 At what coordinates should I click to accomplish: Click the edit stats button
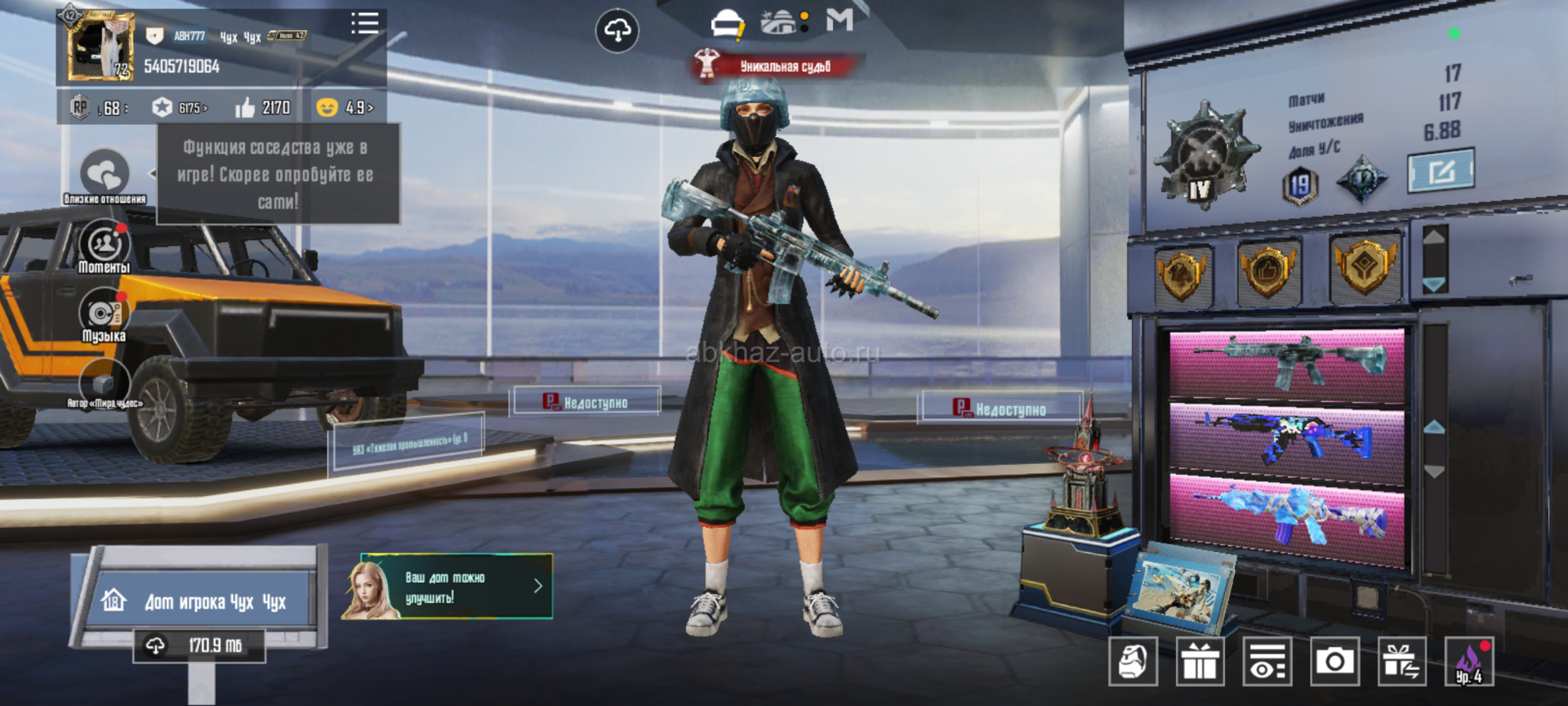pos(1441,171)
